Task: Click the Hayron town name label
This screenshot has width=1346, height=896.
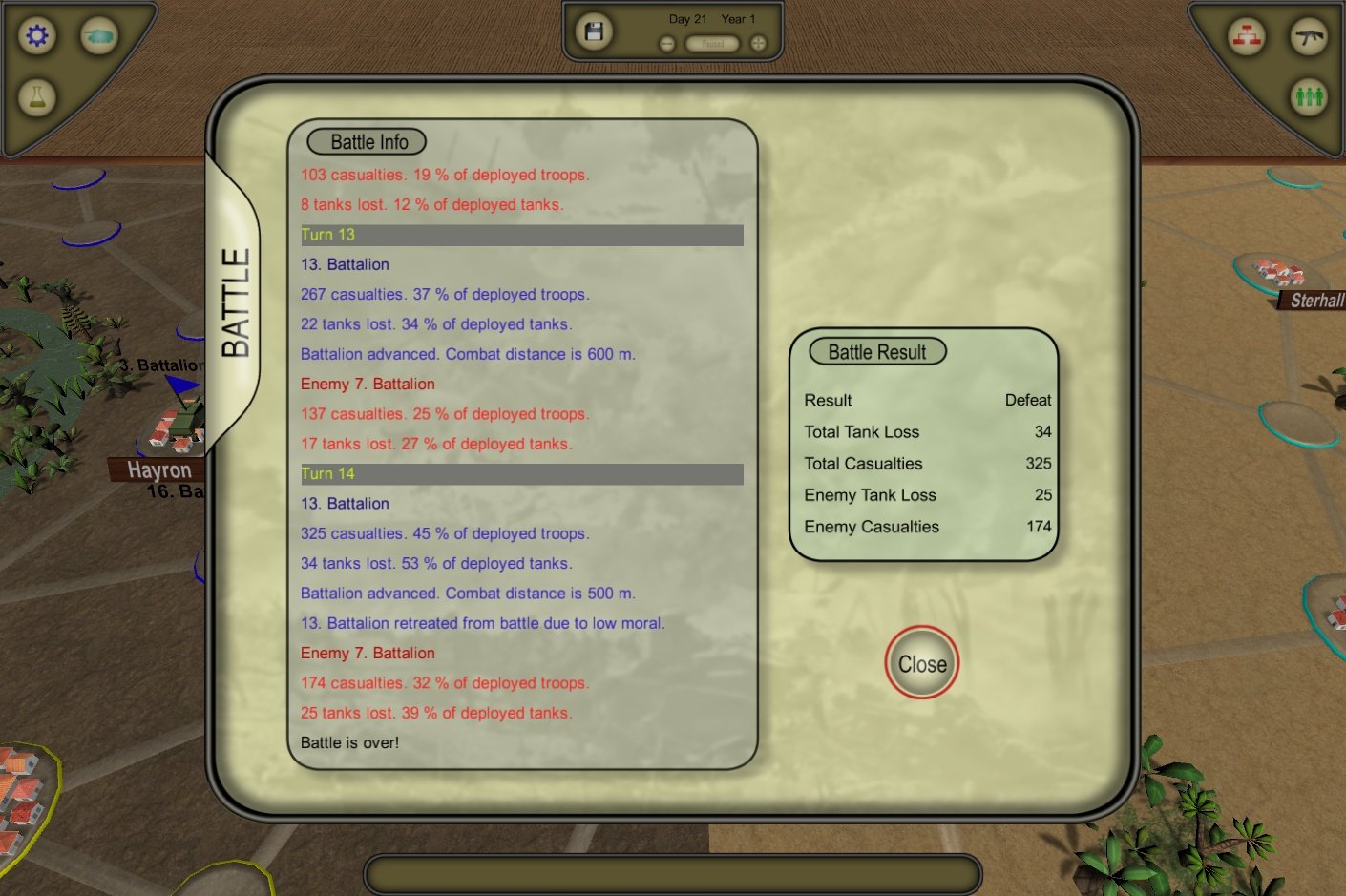Action: (158, 469)
